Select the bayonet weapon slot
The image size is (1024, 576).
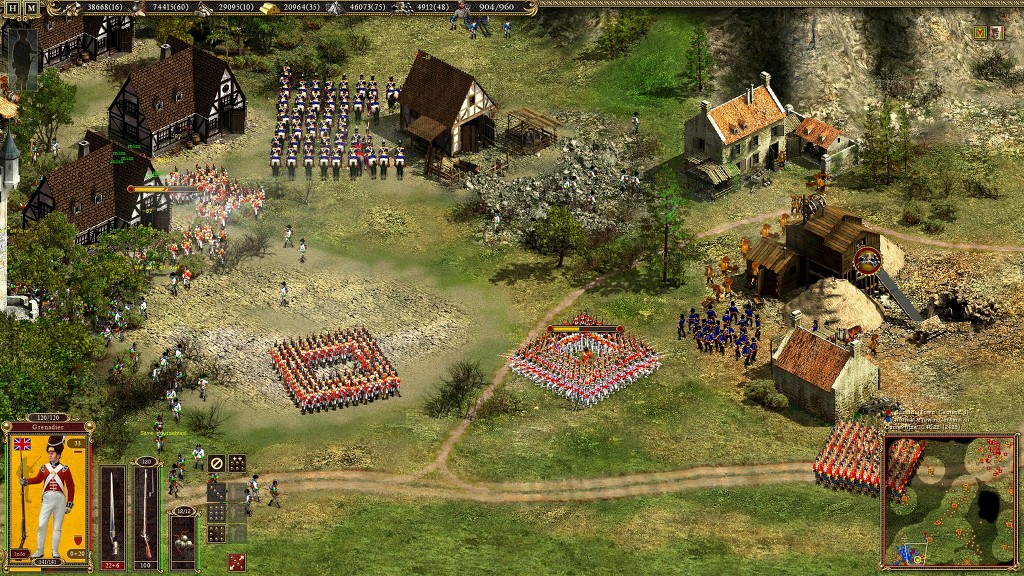(x=113, y=512)
